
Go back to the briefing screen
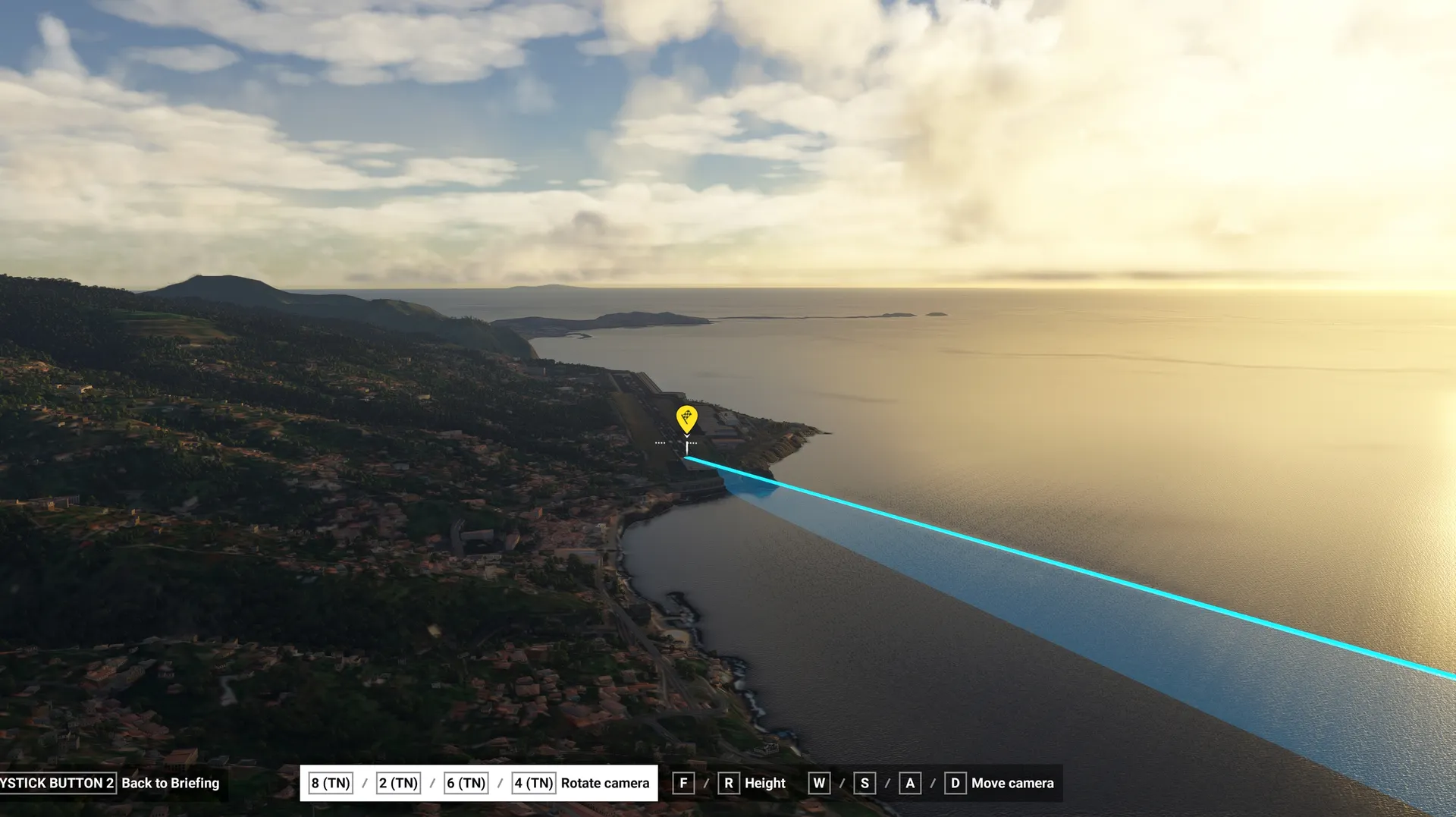[170, 783]
